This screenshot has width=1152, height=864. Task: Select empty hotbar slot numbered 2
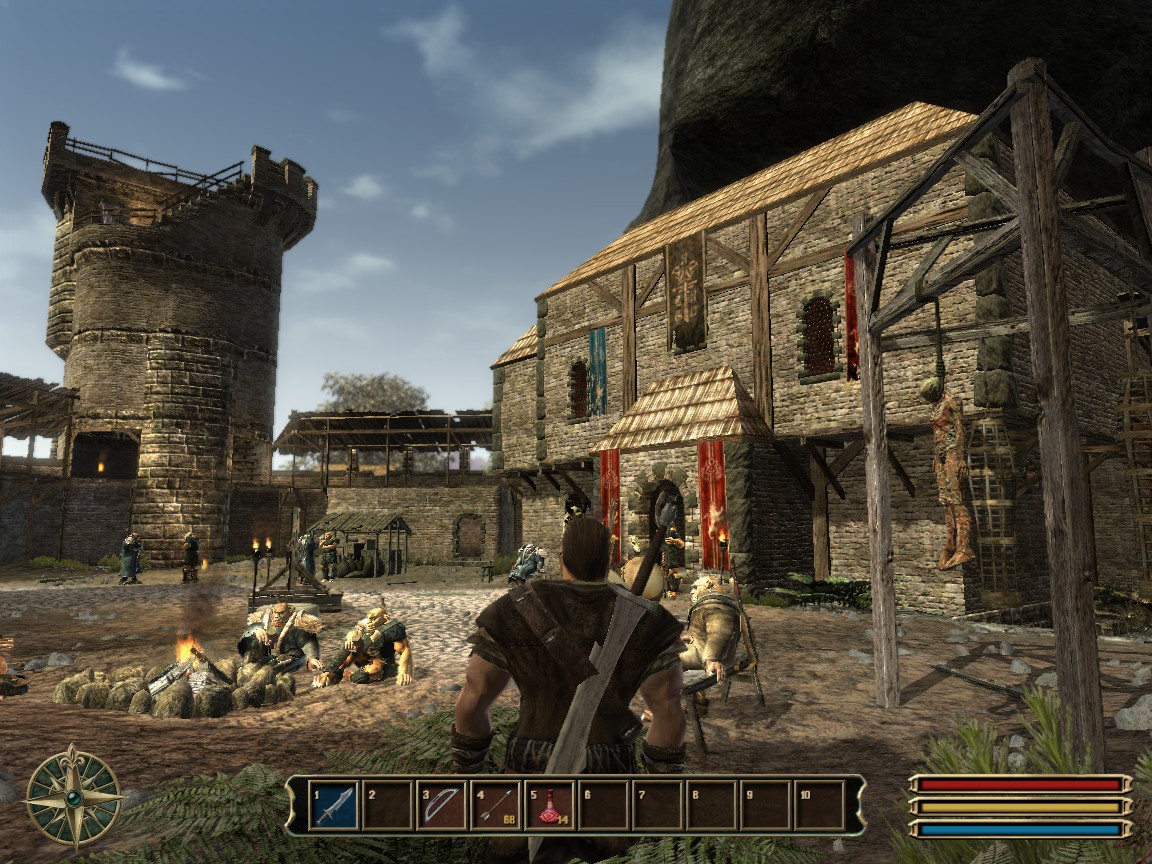[x=387, y=805]
